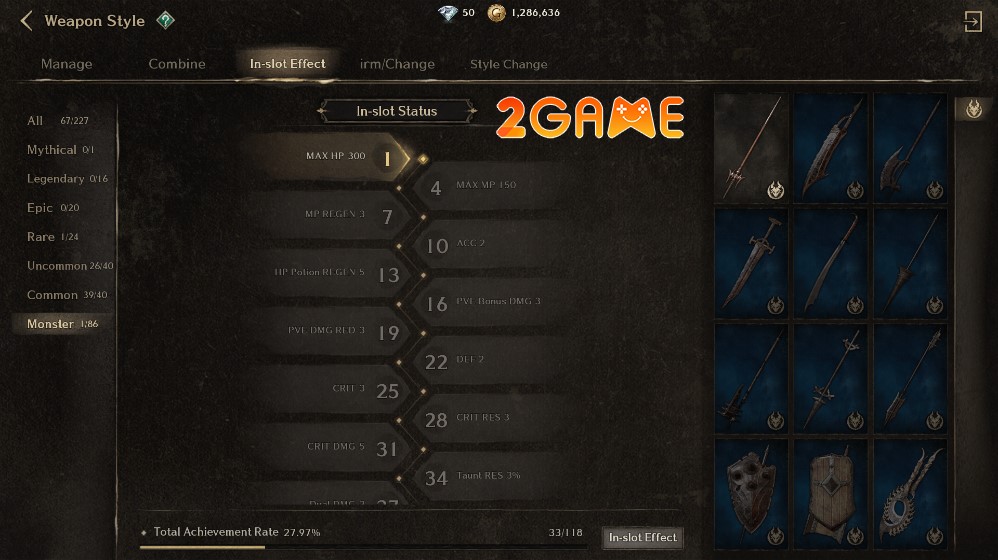Open the Combine tab
Viewport: 998px width, 560px height.
(177, 64)
